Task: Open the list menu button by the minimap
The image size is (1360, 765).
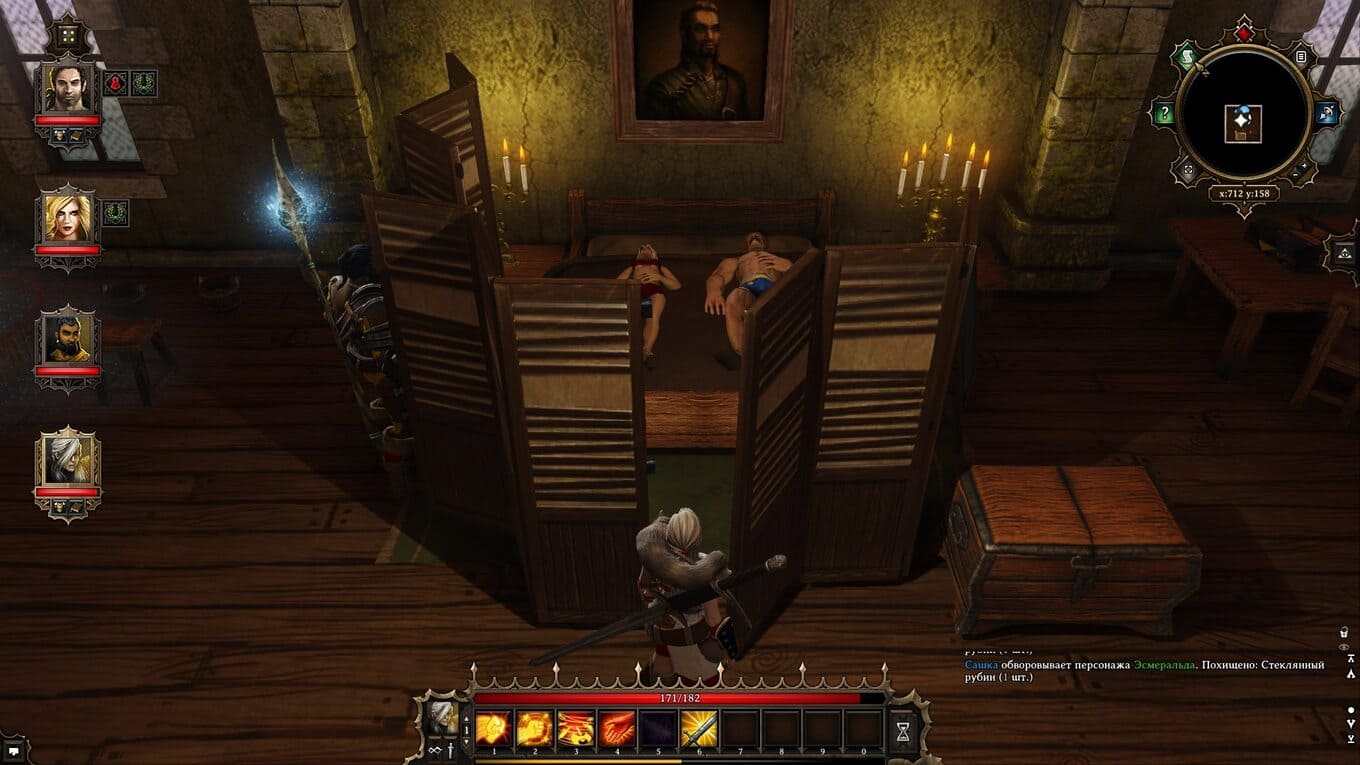Action: tap(1301, 57)
